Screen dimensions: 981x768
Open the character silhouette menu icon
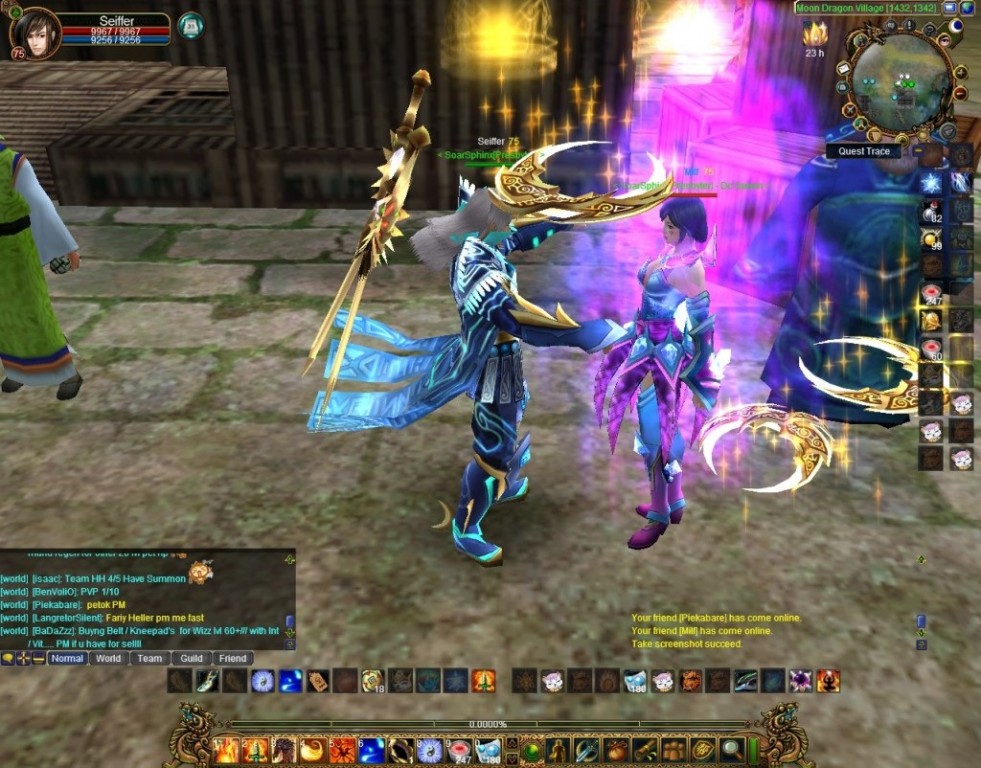tap(558, 749)
